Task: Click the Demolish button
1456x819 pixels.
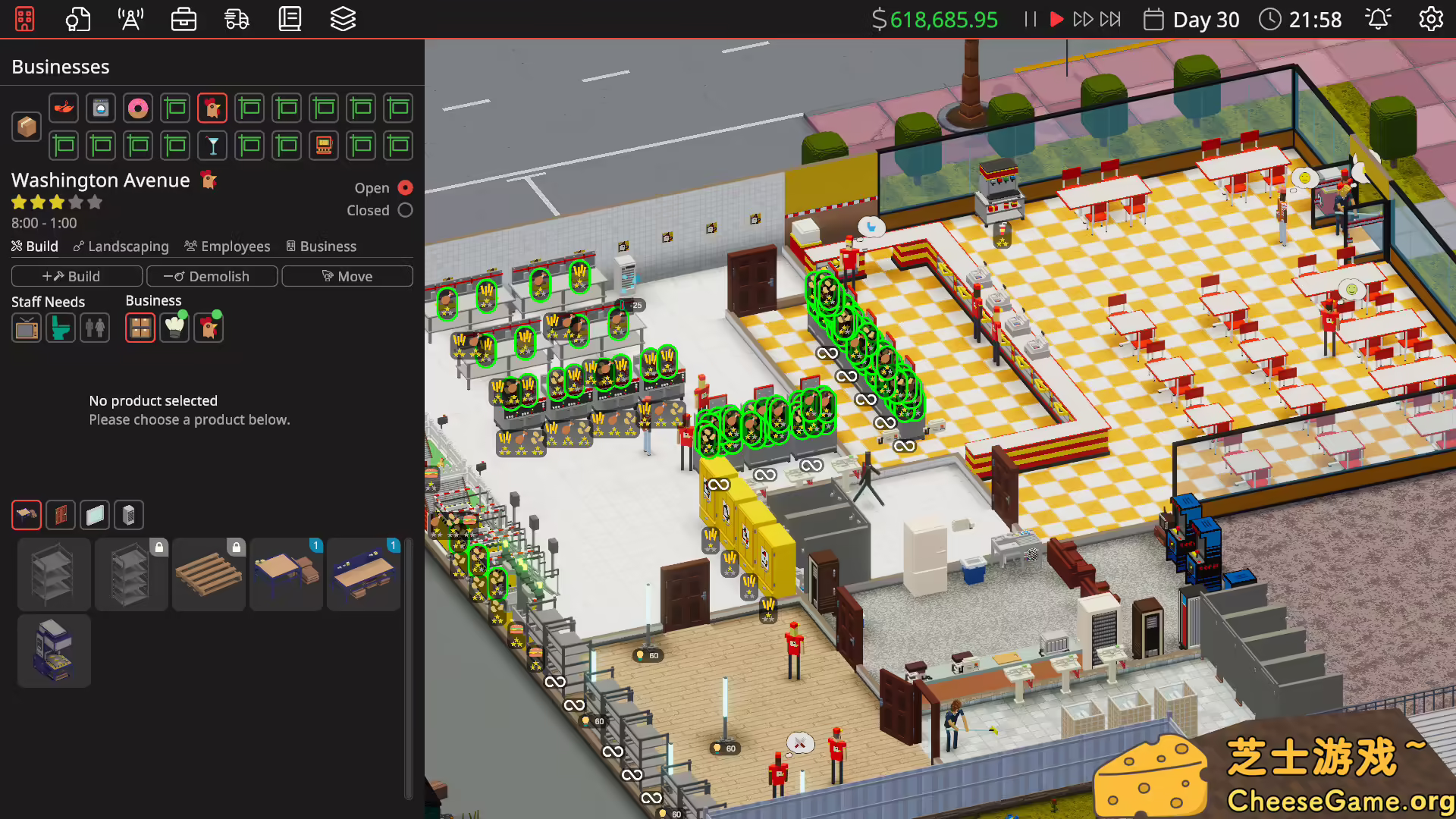Action: [212, 276]
